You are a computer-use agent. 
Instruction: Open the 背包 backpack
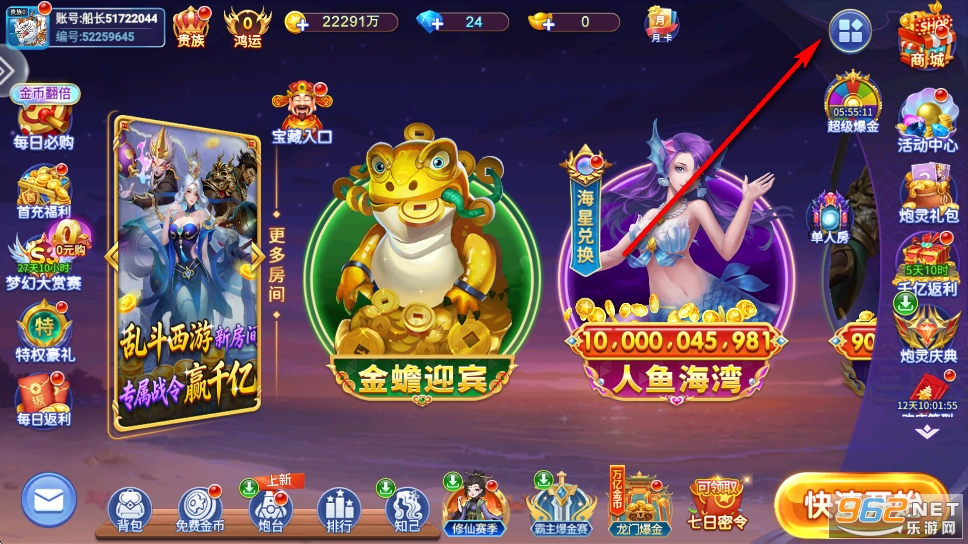pos(130,508)
